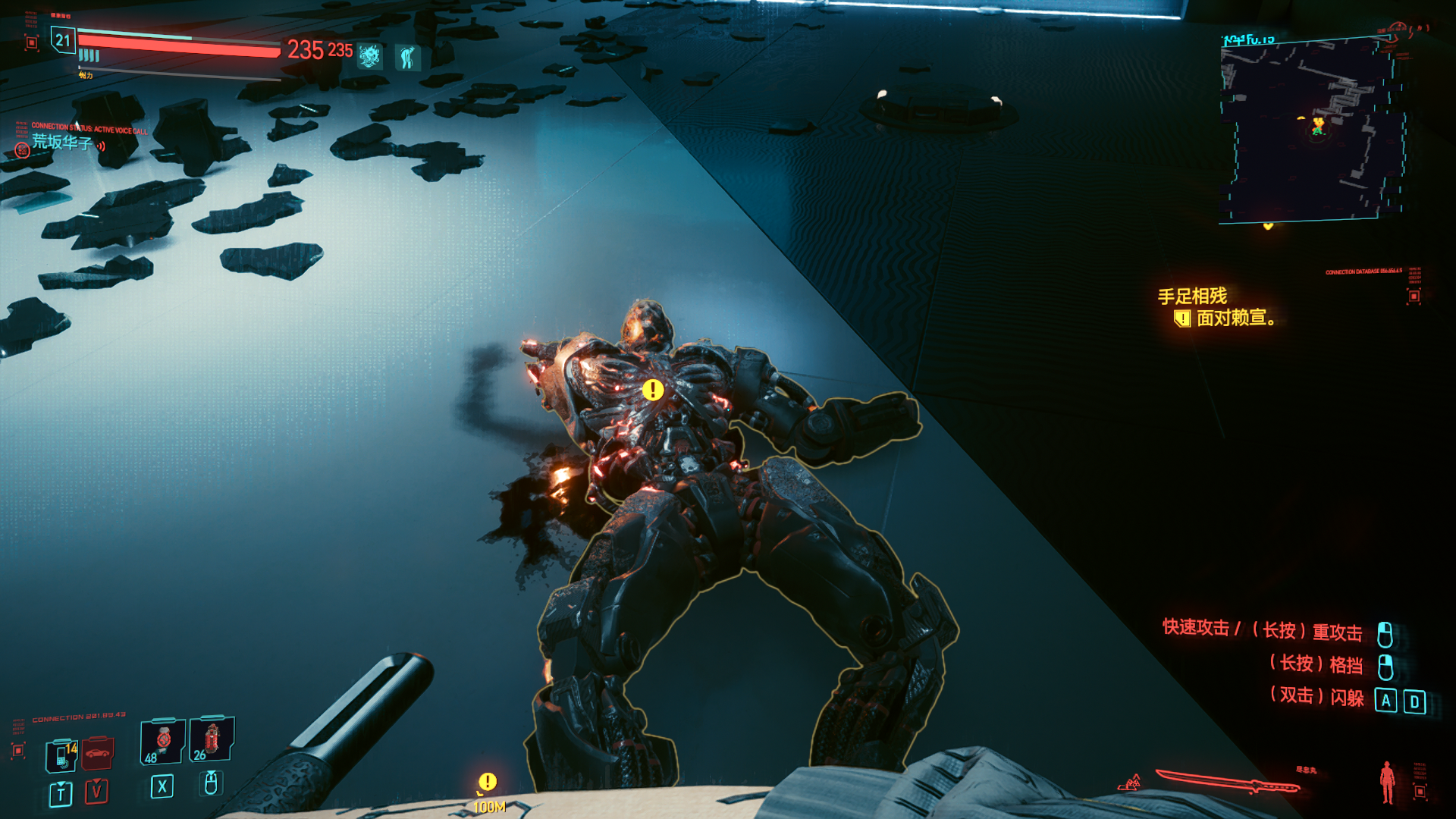Select the red vehicle call icon
Screen dimensions: 1456x819
point(97,753)
